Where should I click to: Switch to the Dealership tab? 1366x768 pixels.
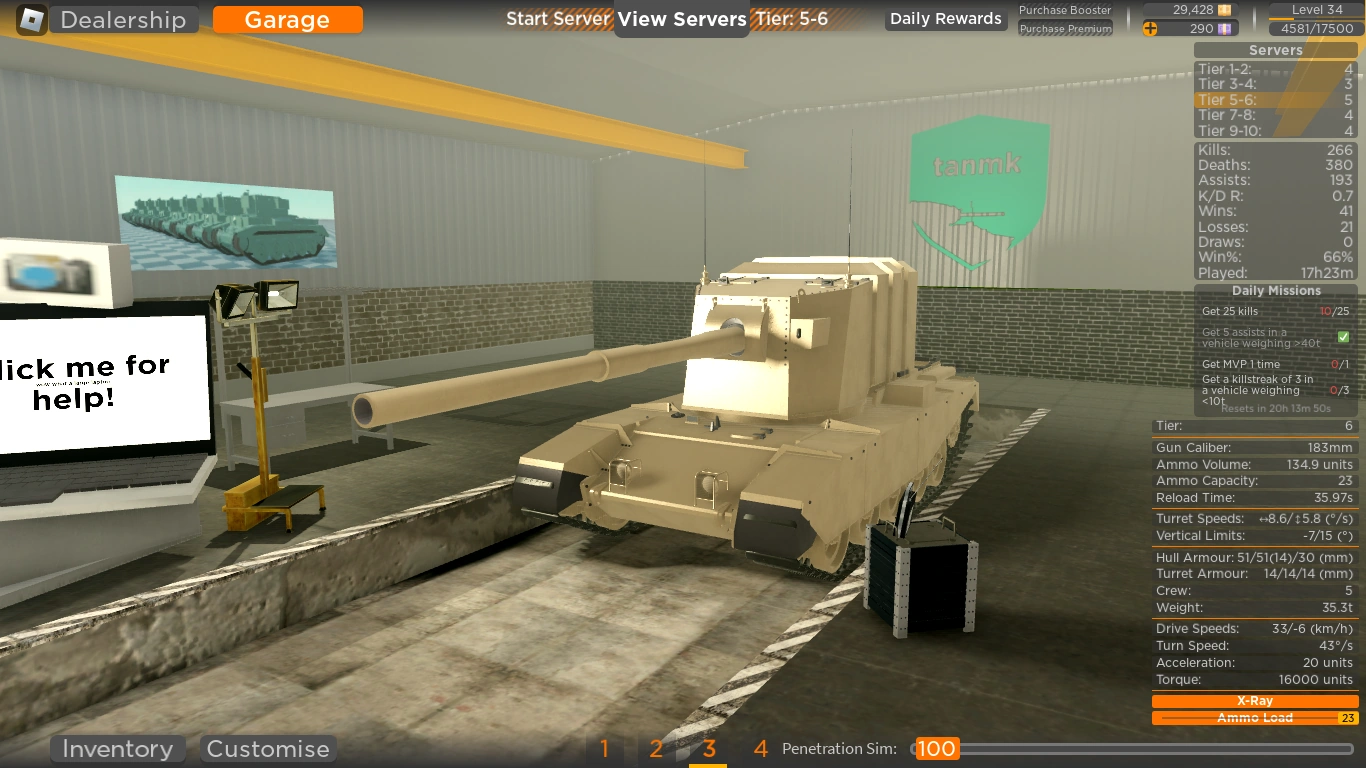click(122, 19)
